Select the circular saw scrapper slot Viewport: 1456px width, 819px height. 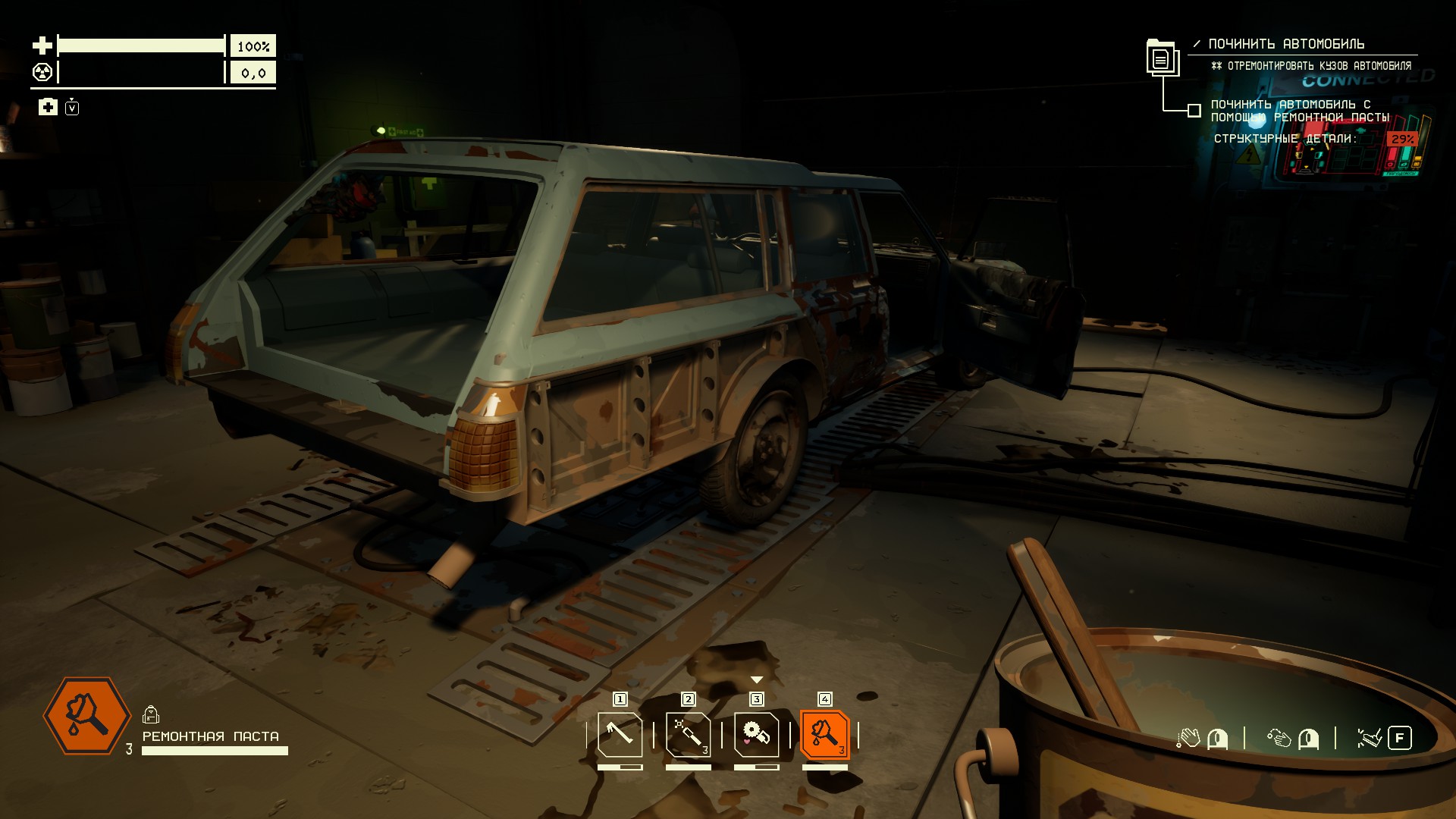[x=756, y=734]
